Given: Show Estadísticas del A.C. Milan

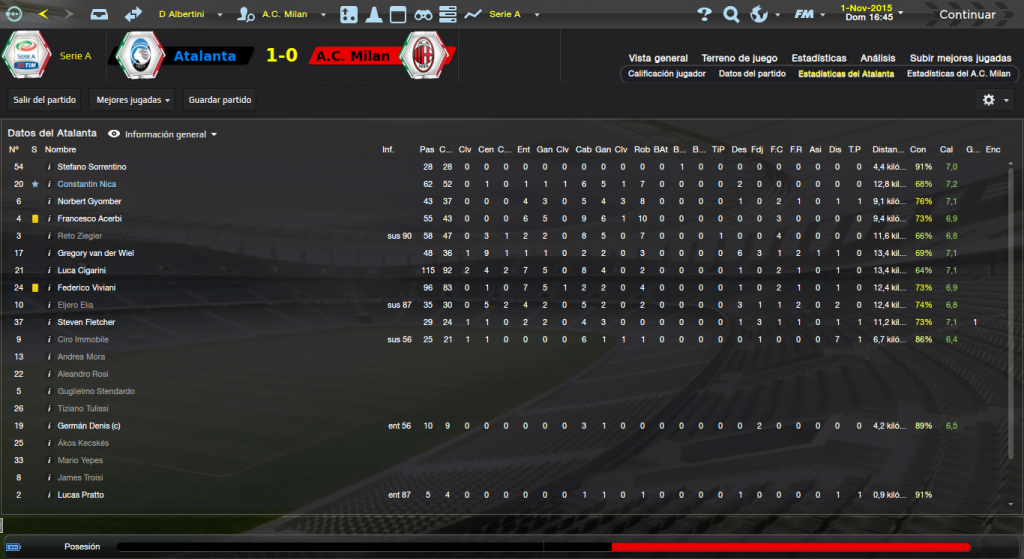Looking at the screenshot, I should click(x=958, y=74).
